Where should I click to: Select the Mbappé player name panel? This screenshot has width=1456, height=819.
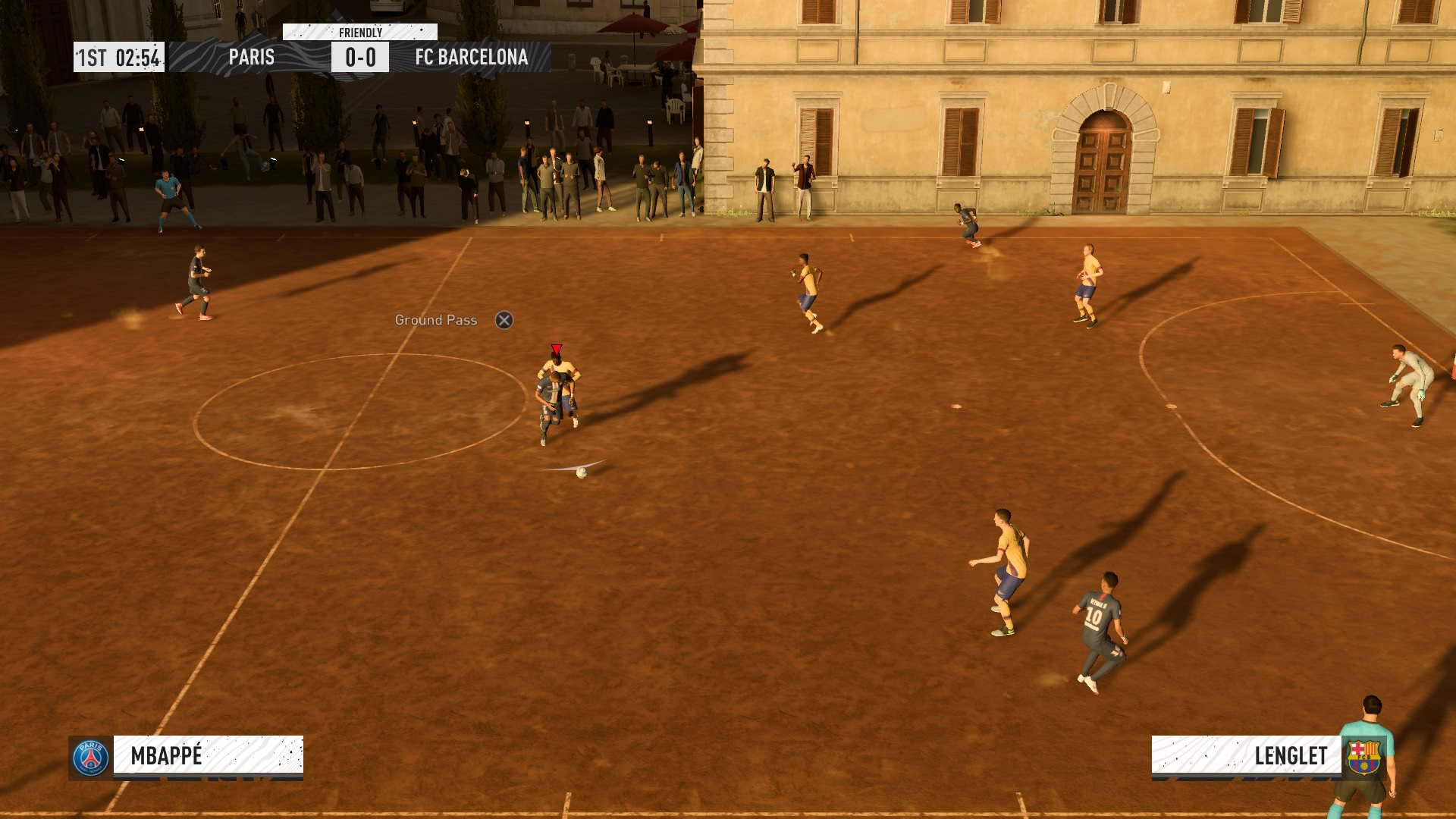tap(208, 755)
